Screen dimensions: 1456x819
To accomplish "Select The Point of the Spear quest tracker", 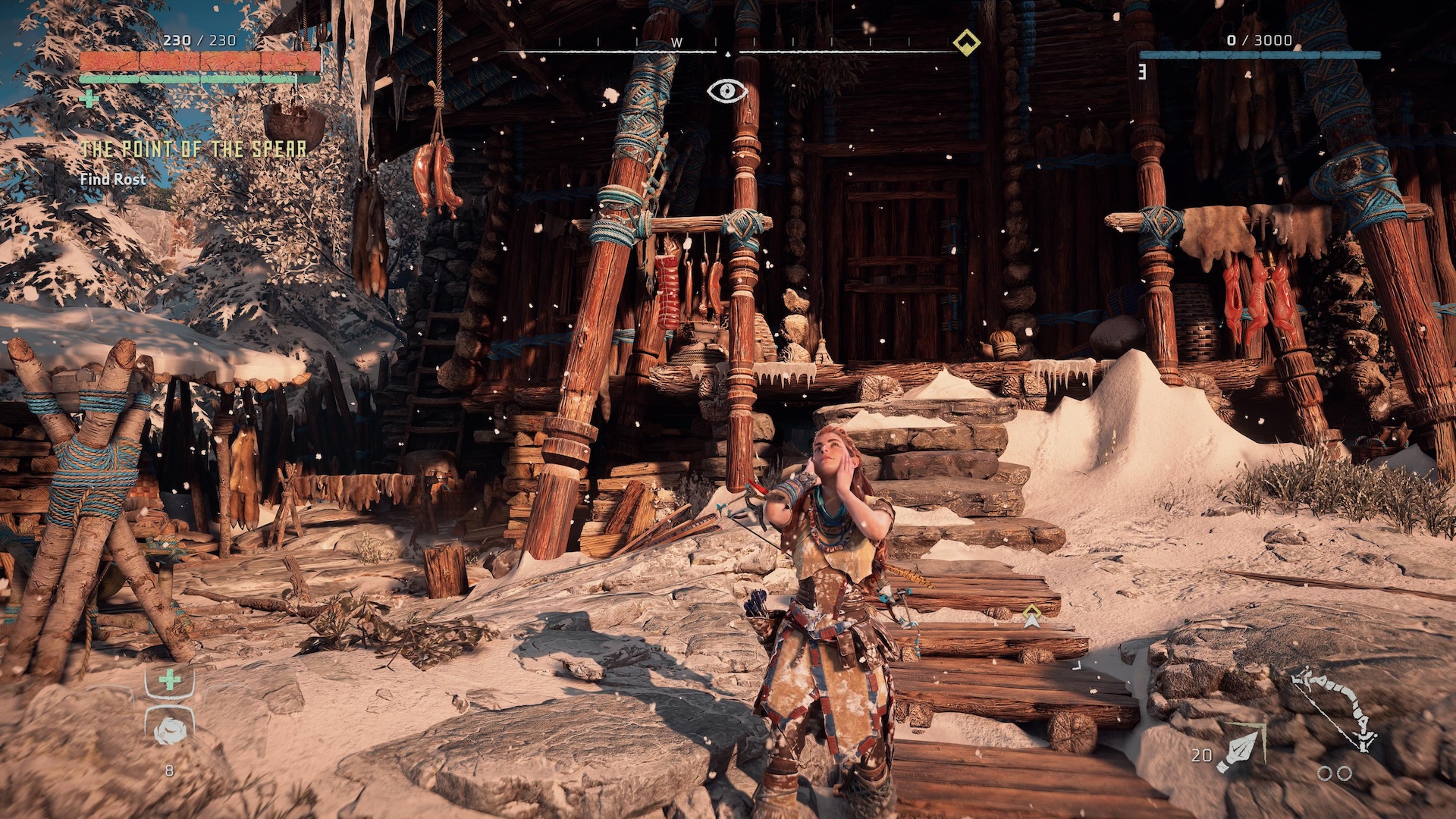I will tap(194, 149).
